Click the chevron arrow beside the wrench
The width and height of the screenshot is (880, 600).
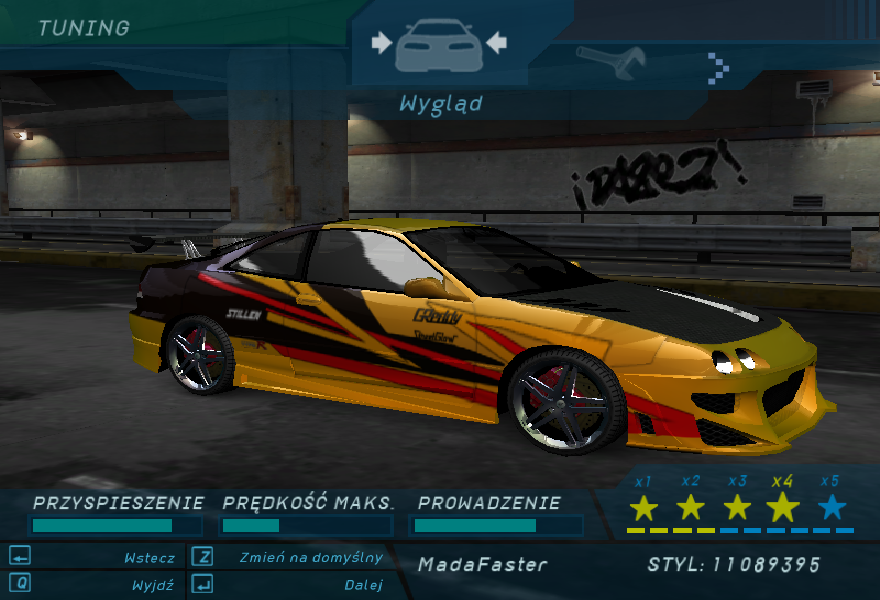point(718,67)
